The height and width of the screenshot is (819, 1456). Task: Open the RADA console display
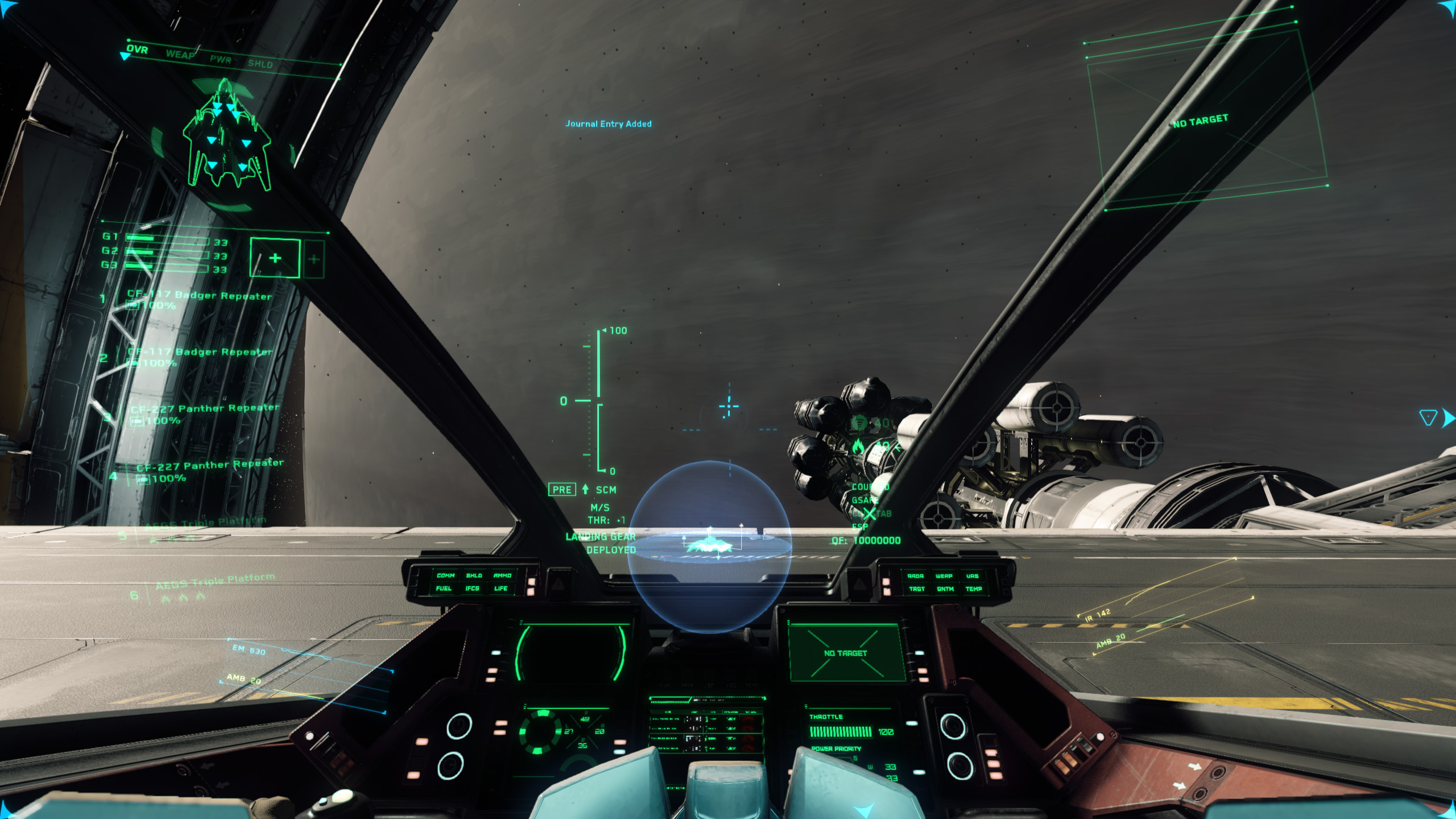tap(915, 576)
